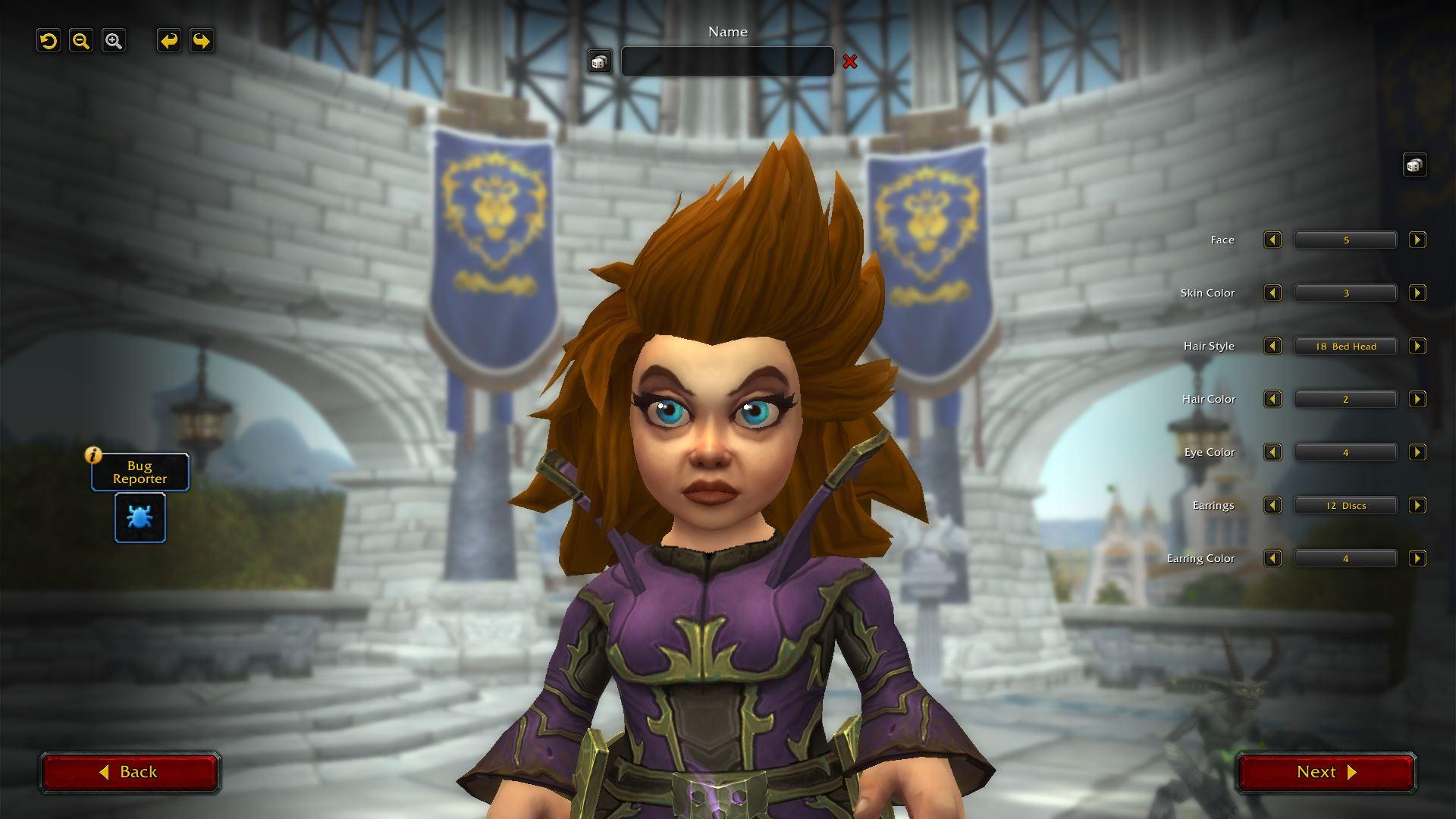Choose the previous Hair Color

[1272, 399]
